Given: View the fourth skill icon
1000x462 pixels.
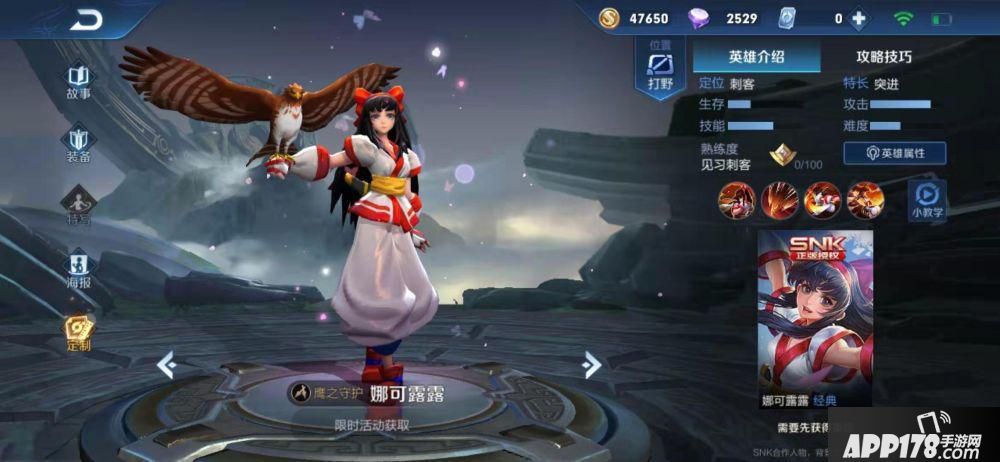Looking at the screenshot, I should [x=865, y=201].
